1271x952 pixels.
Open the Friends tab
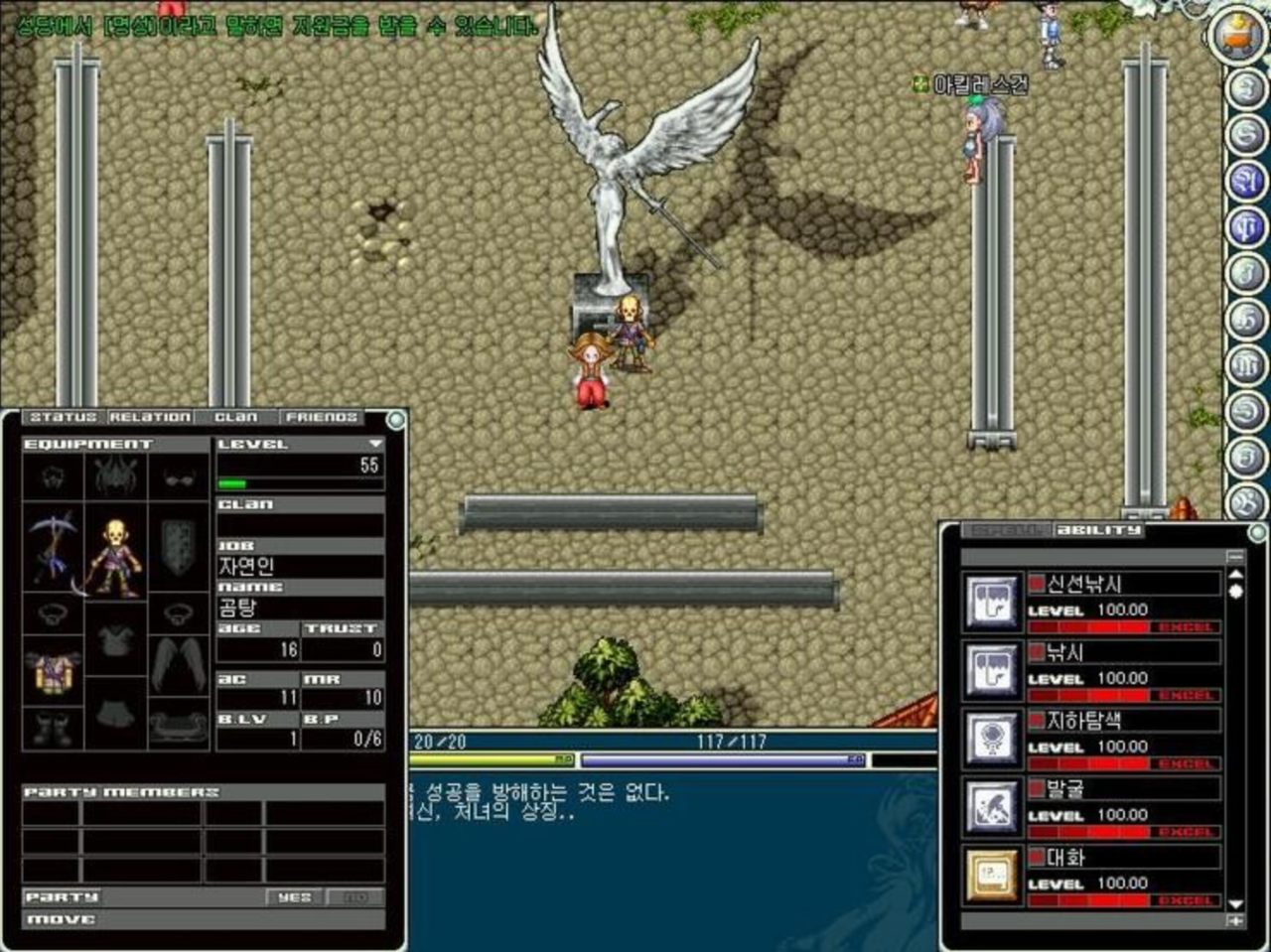[x=322, y=418]
